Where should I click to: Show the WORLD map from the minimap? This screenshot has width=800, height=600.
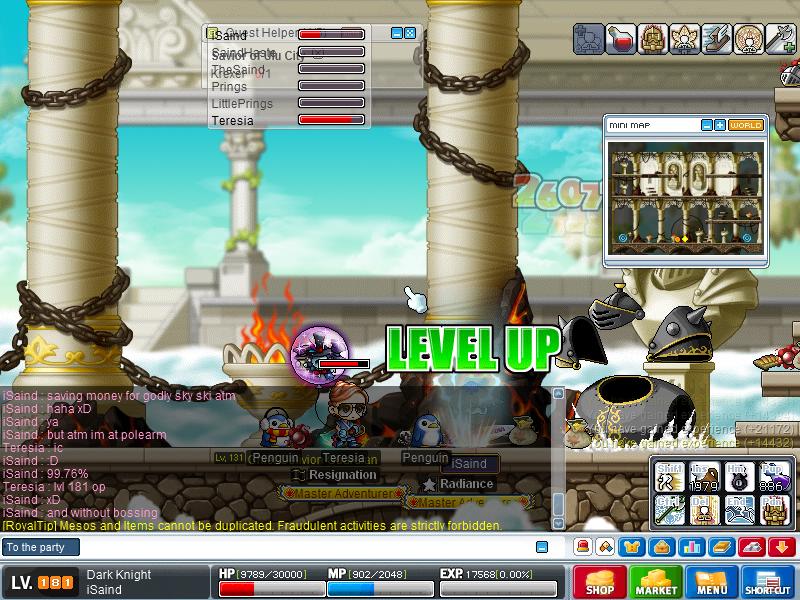click(746, 125)
